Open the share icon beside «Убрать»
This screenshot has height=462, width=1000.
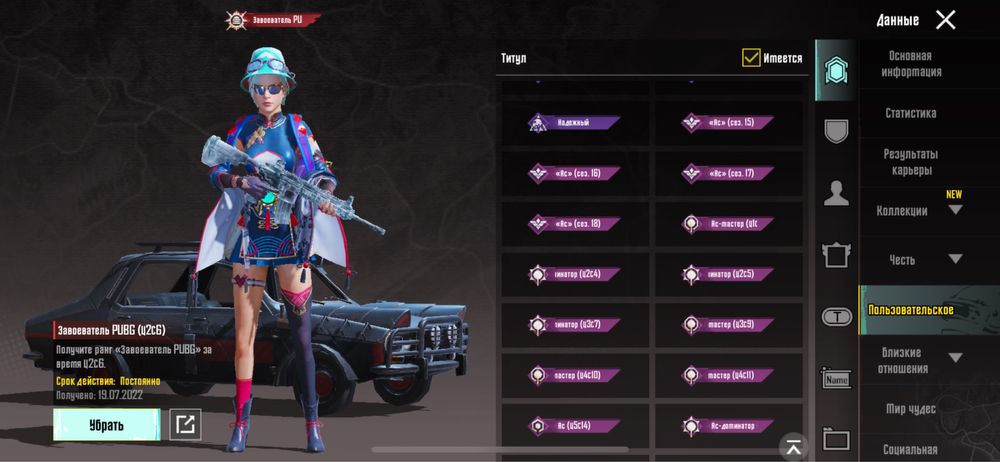[x=185, y=425]
